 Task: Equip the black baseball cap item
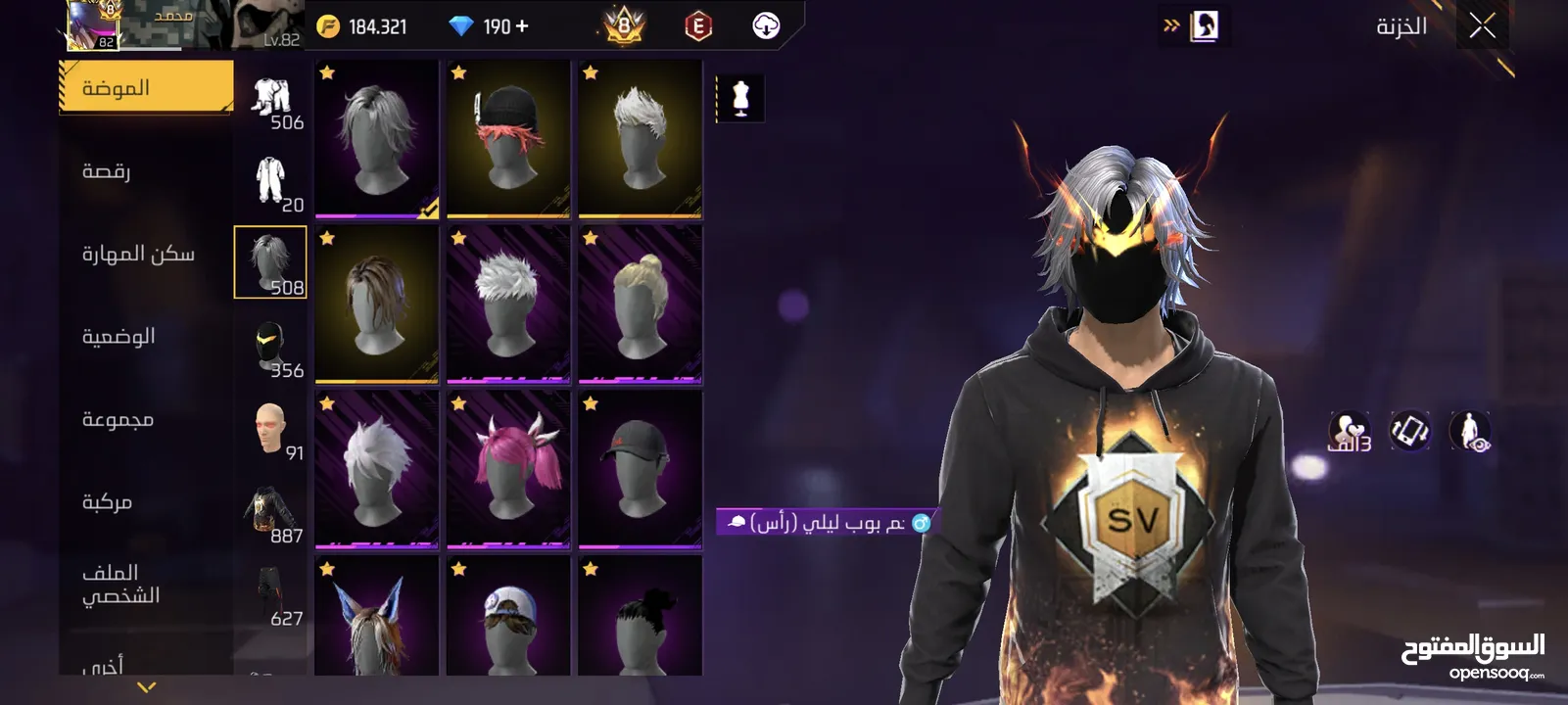pos(640,469)
